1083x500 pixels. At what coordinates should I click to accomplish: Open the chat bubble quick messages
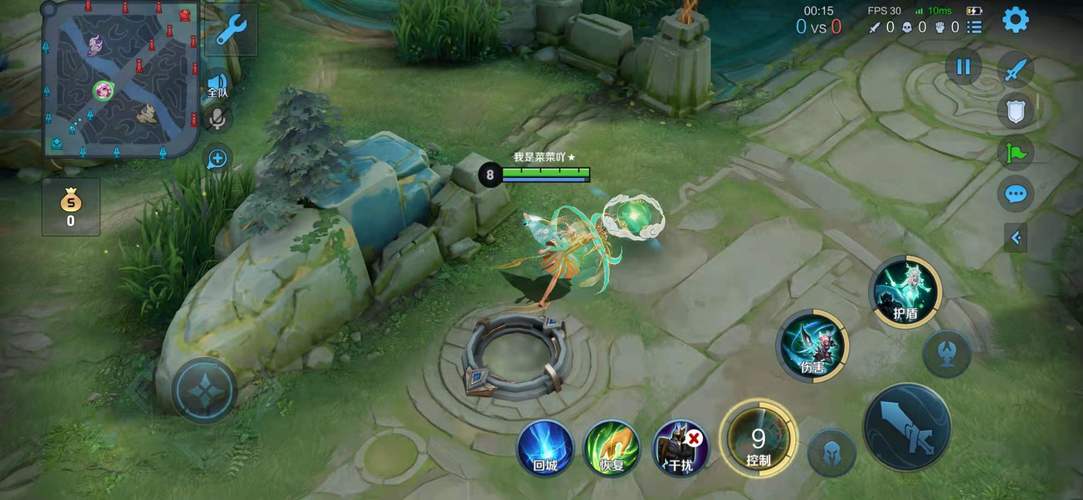[1016, 193]
